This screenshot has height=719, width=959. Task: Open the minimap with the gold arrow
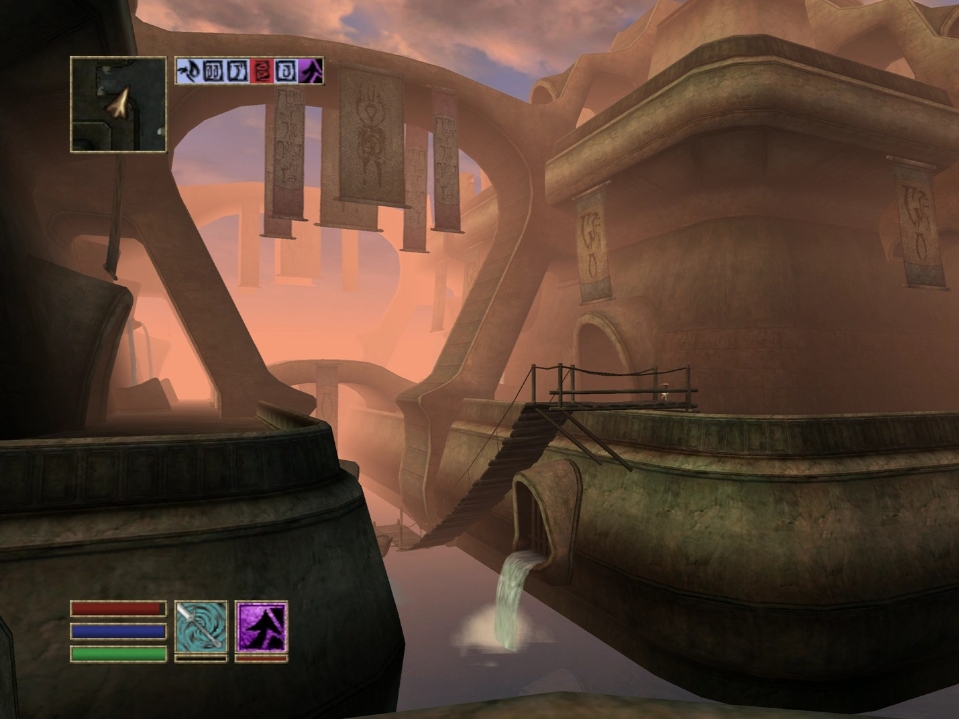118,104
